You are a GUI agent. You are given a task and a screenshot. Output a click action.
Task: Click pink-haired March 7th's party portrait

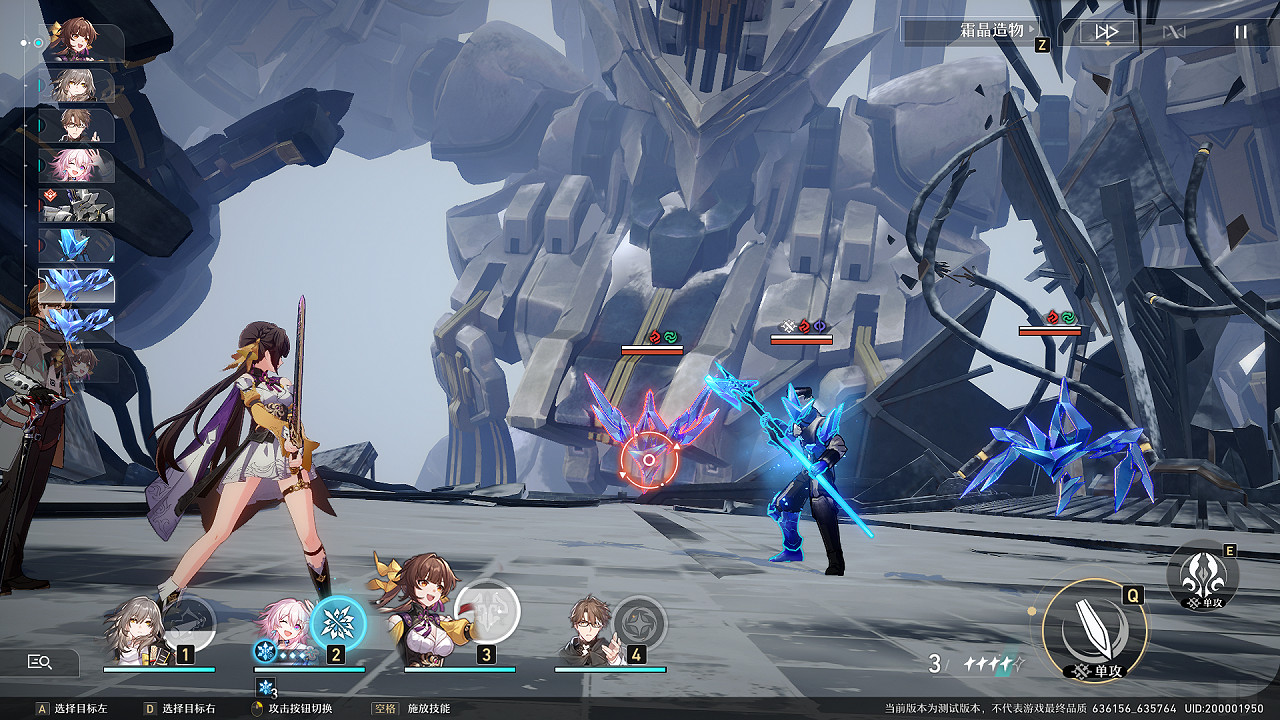[x=283, y=630]
